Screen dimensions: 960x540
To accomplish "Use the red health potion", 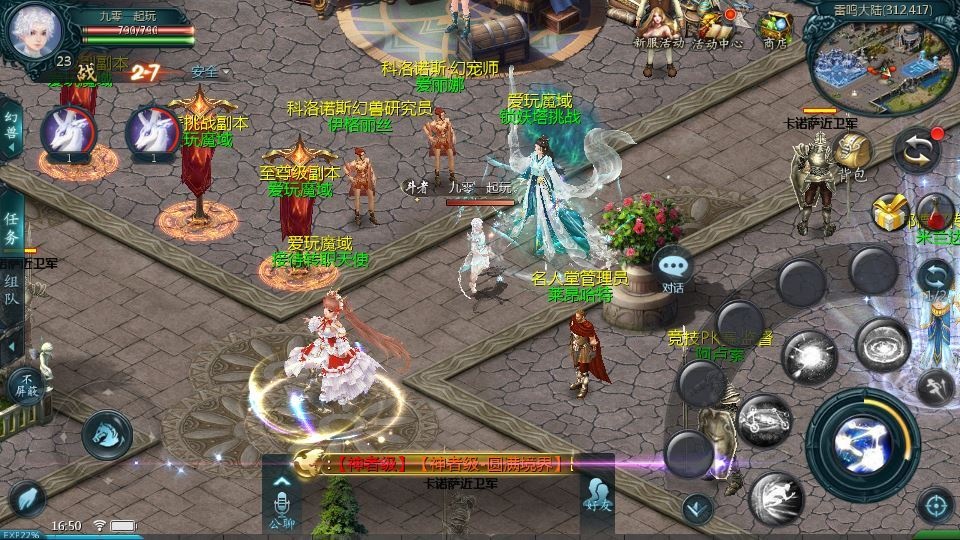I will (x=936, y=210).
